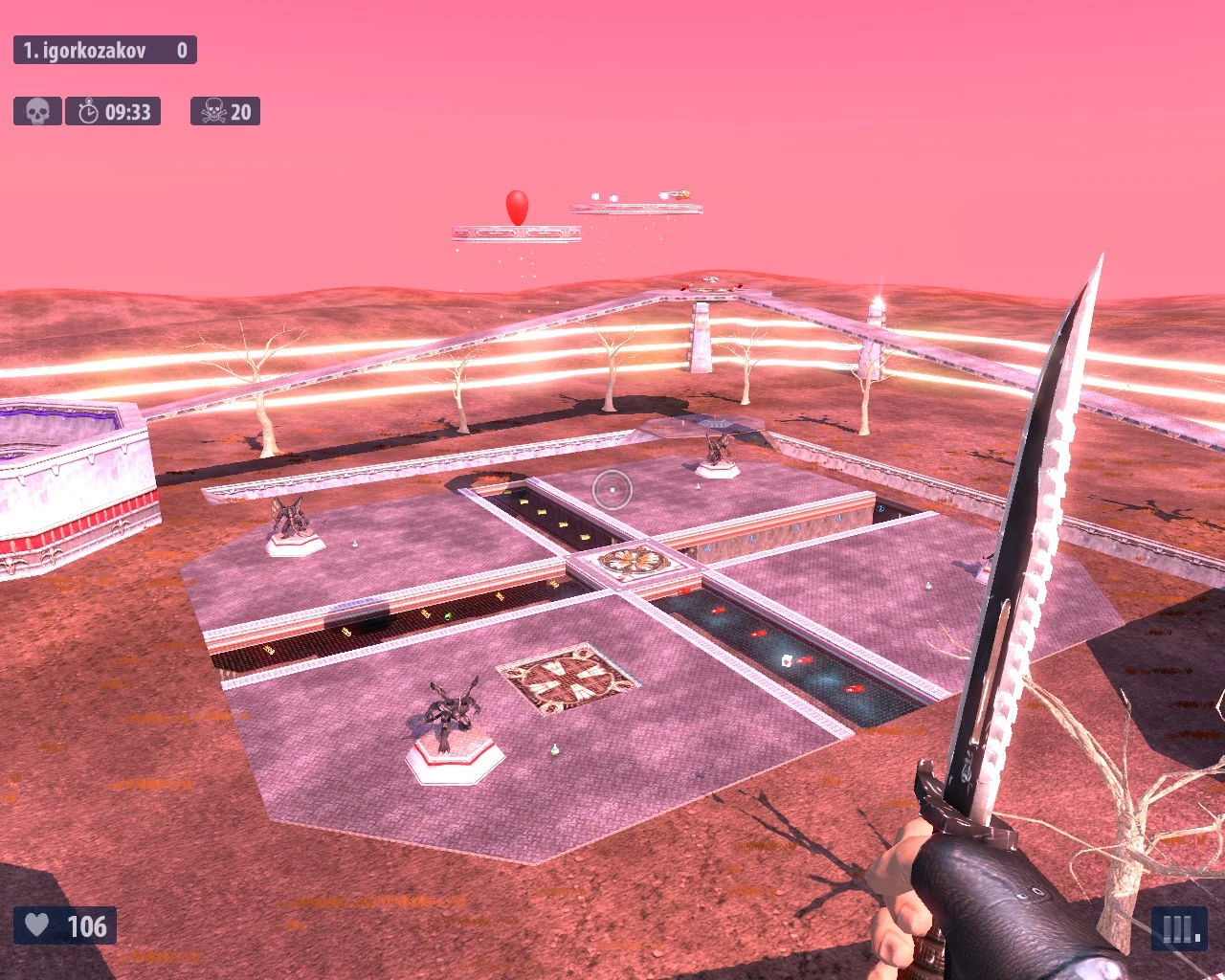
Task: Click the skull deaths icon on the HUD
Action: point(36,110)
